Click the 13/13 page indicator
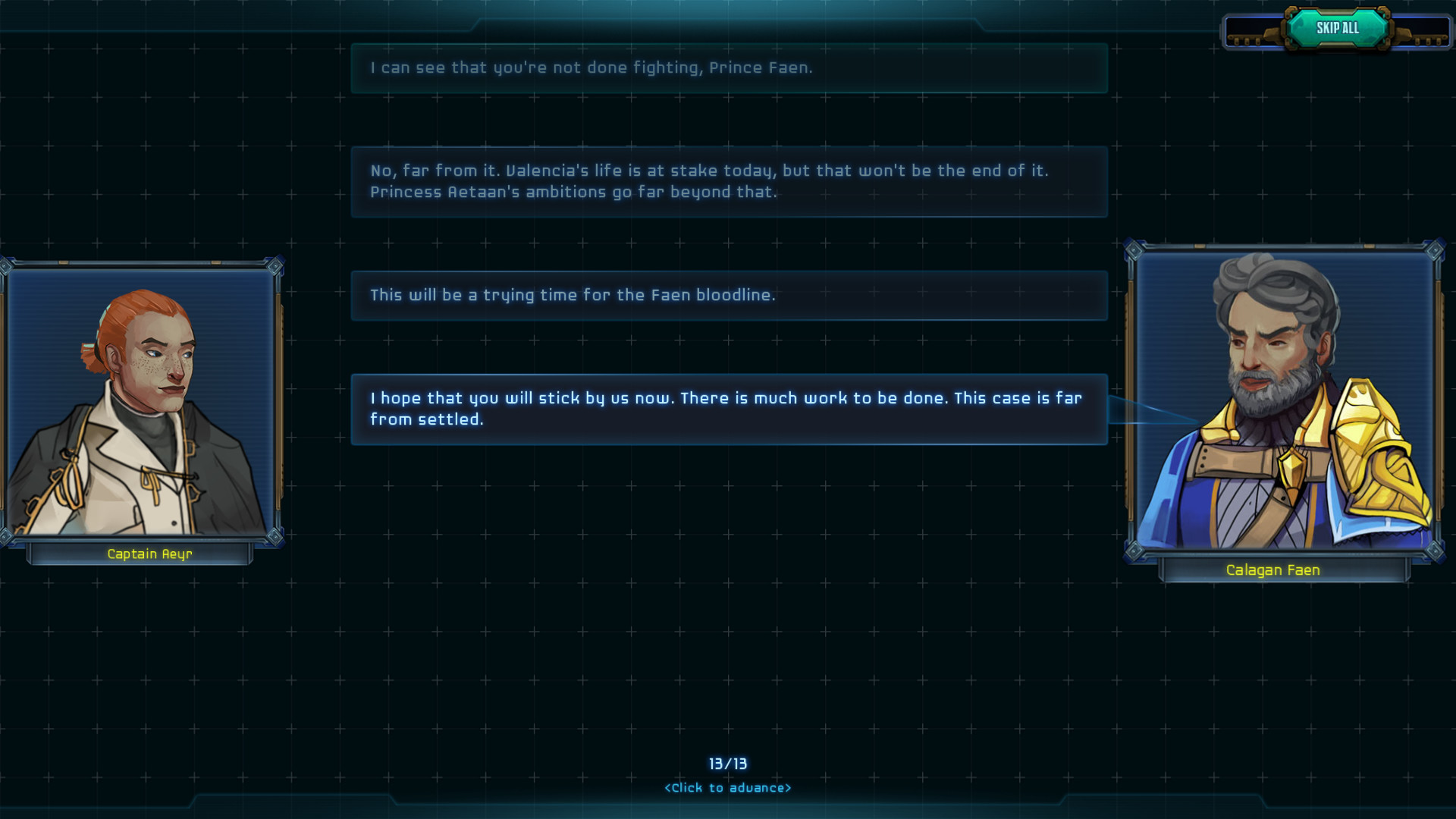The image size is (1456, 819). click(x=729, y=764)
